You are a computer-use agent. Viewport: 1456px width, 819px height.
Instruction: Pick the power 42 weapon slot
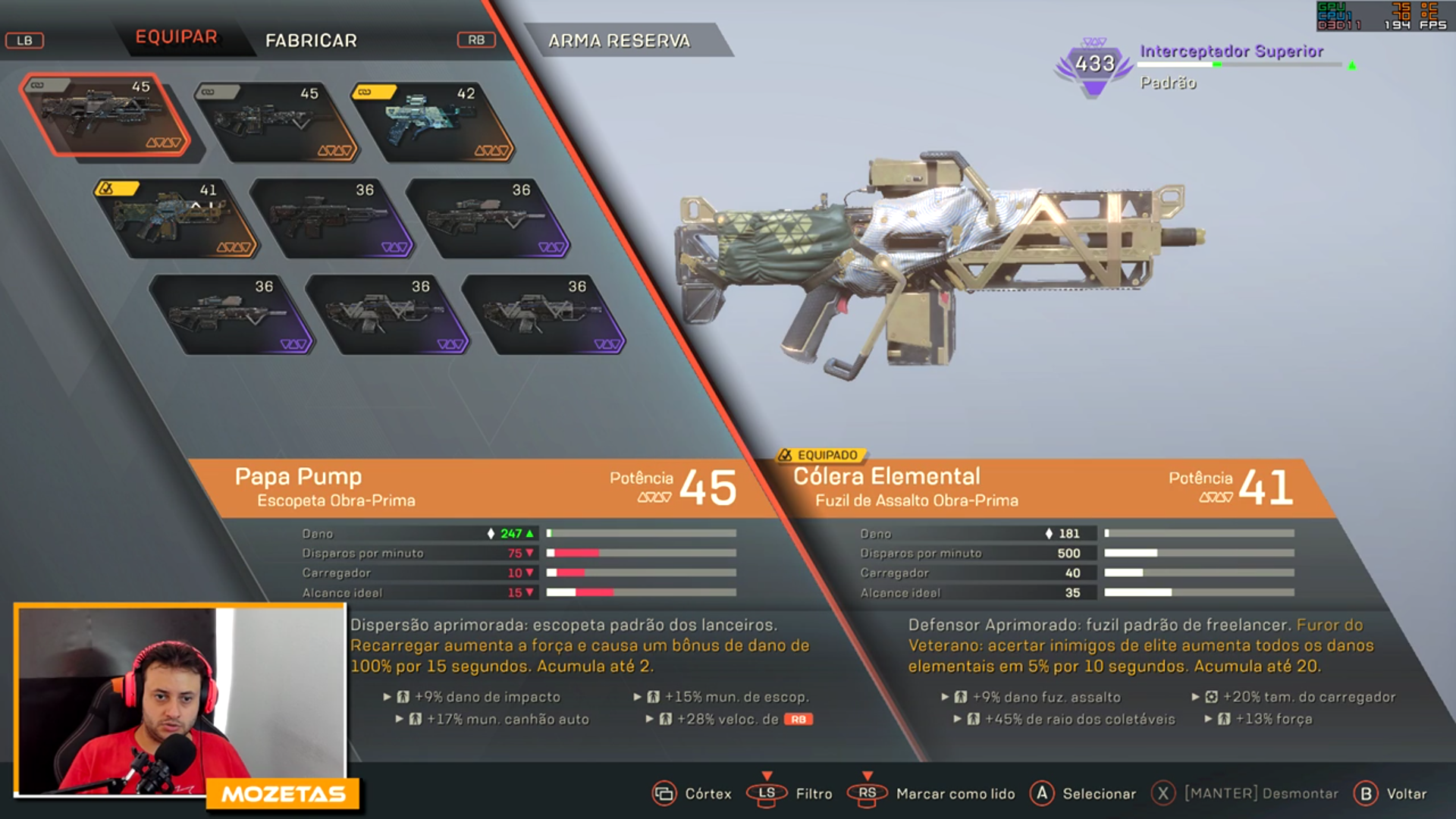pos(432,121)
